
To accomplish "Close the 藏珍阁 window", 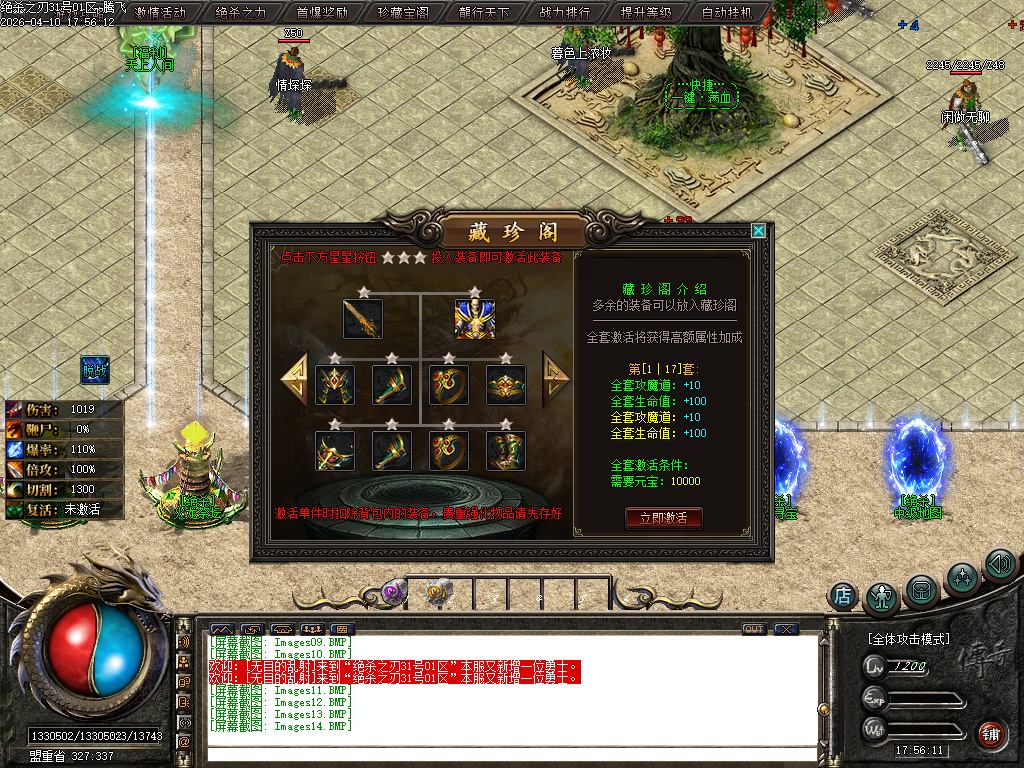I will 758,231.
